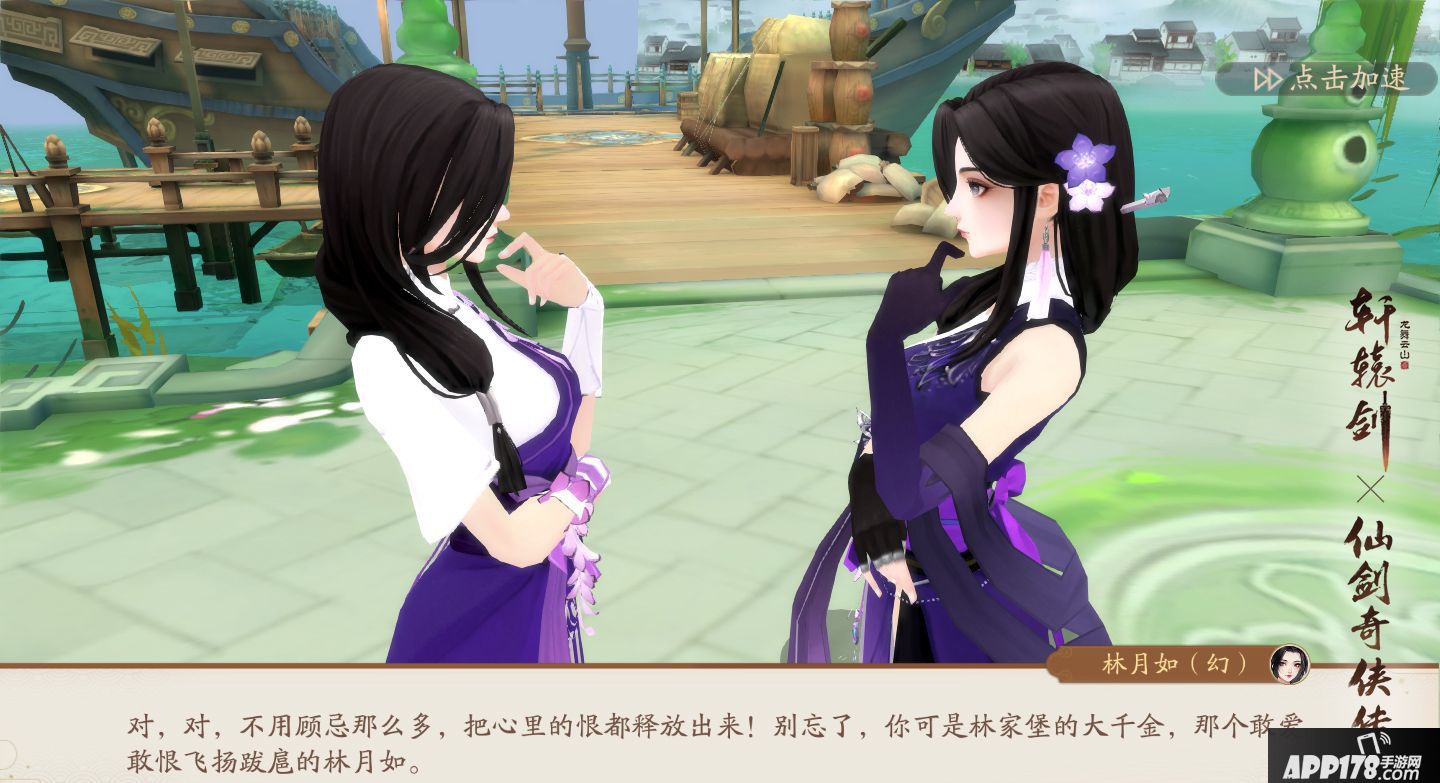This screenshot has height=783, width=1440.
Task: Click the character portrait beside the name plate
Action: click(1290, 665)
